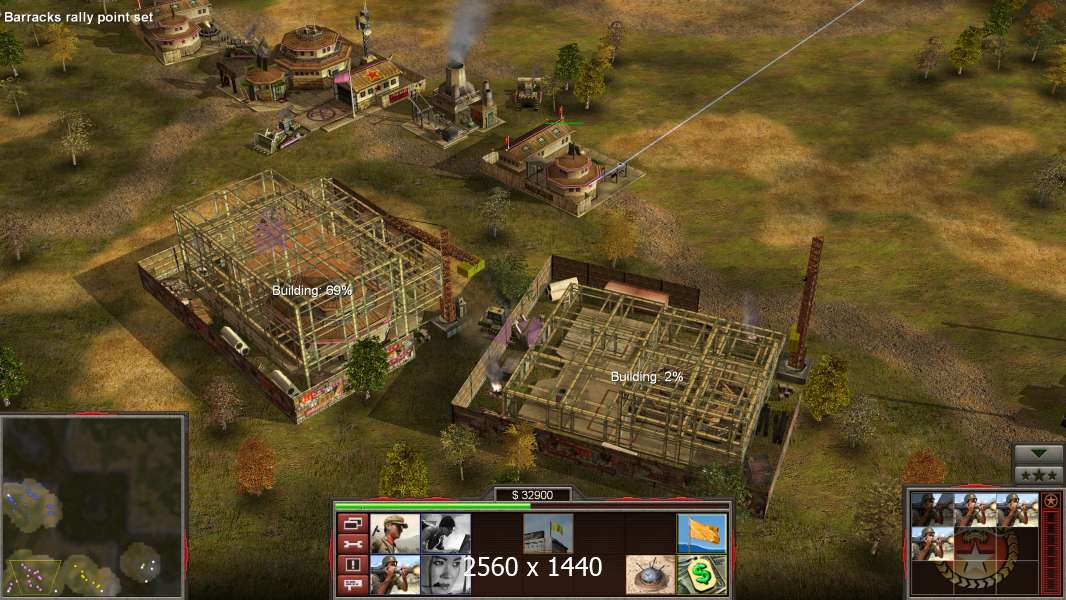This screenshot has height=600, width=1066.
Task: Click the wrench options button
Action: pos(351,544)
